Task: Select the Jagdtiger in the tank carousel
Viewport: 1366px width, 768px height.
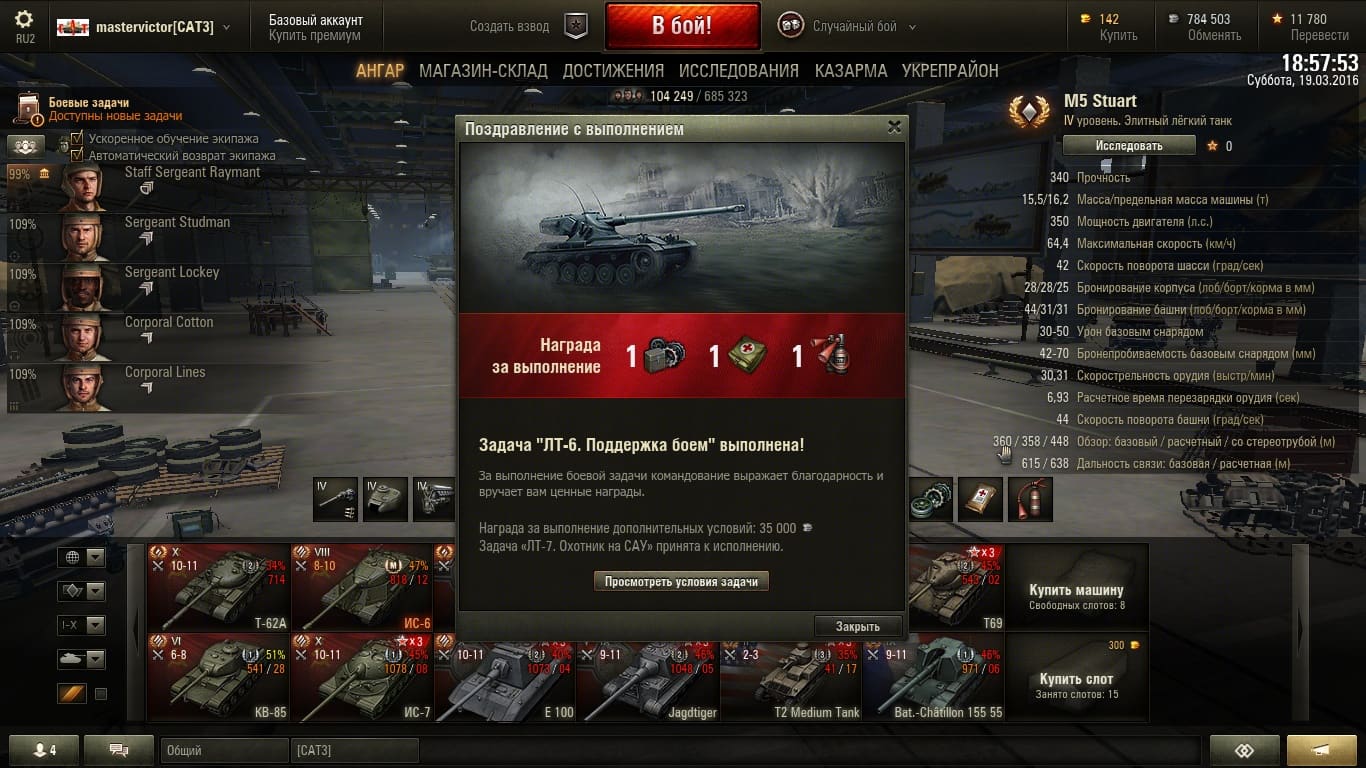Action: pos(647,677)
